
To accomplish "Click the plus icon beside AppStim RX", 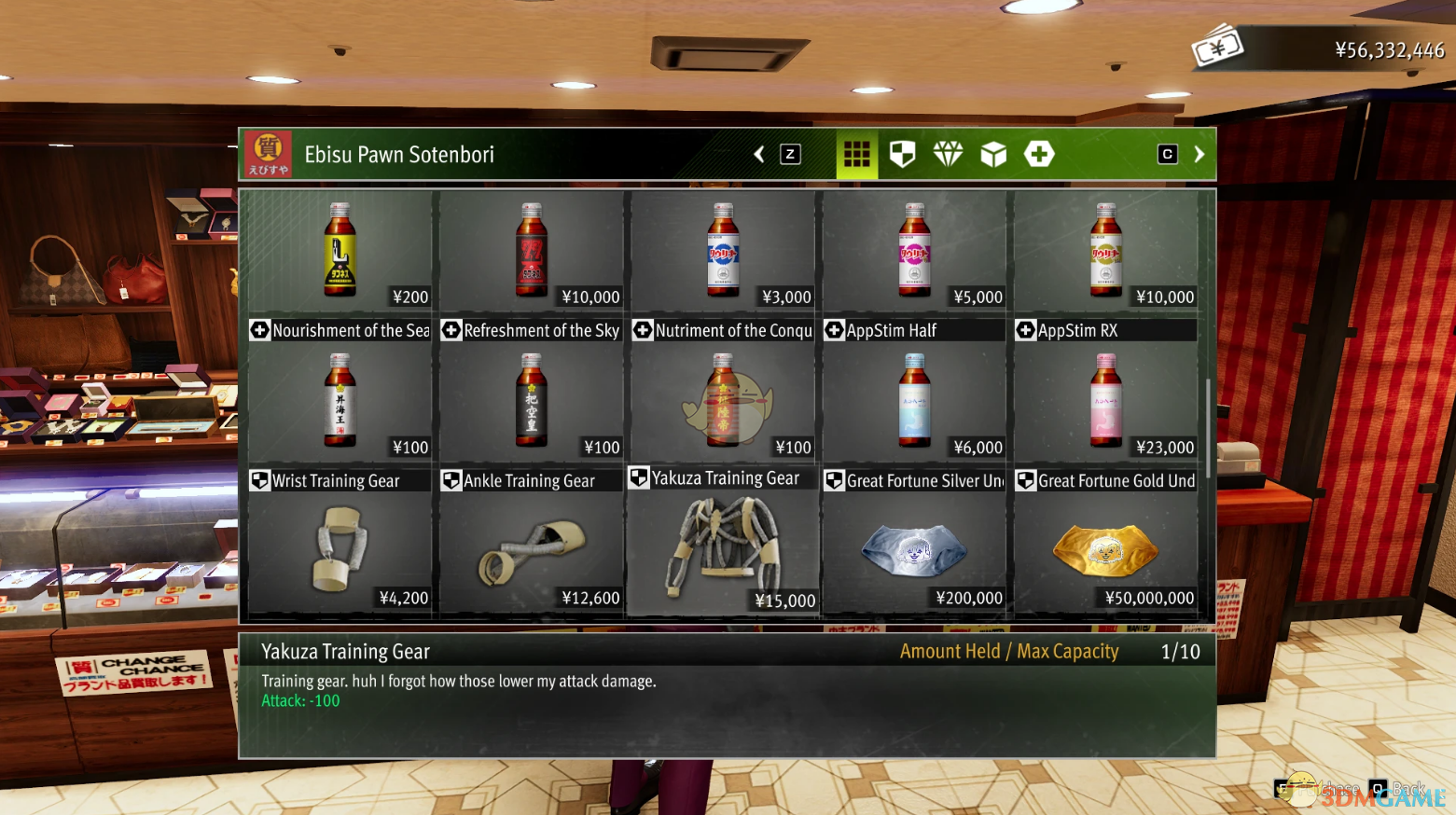I will [1025, 330].
